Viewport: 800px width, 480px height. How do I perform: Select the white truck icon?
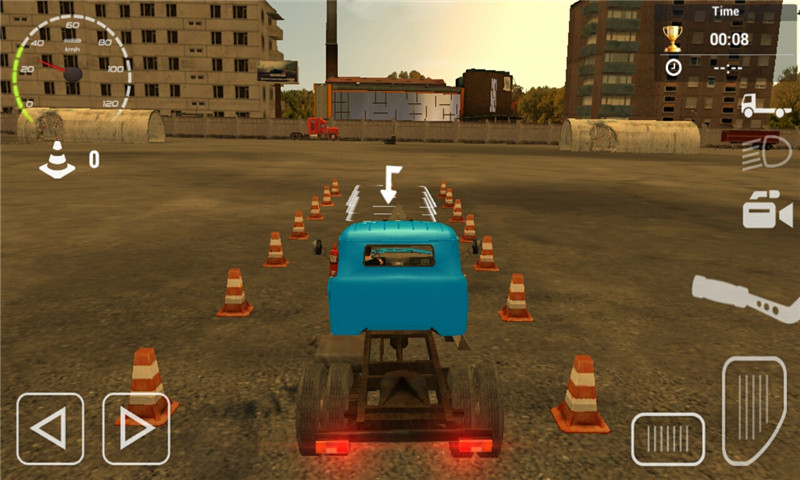pos(764,105)
